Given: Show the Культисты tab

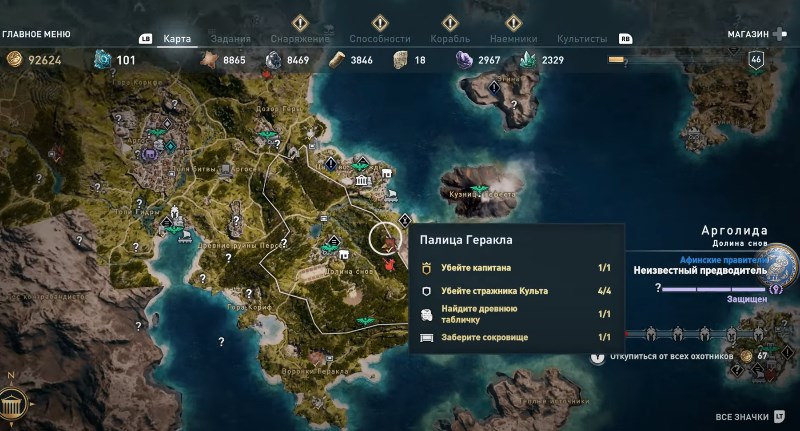Looking at the screenshot, I should 582,39.
